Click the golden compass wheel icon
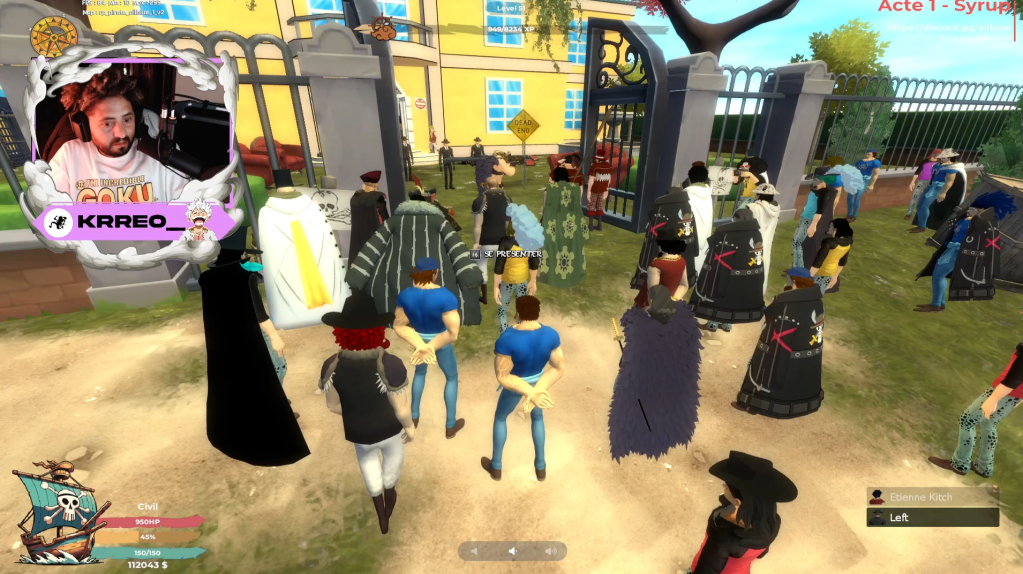 coord(54,38)
